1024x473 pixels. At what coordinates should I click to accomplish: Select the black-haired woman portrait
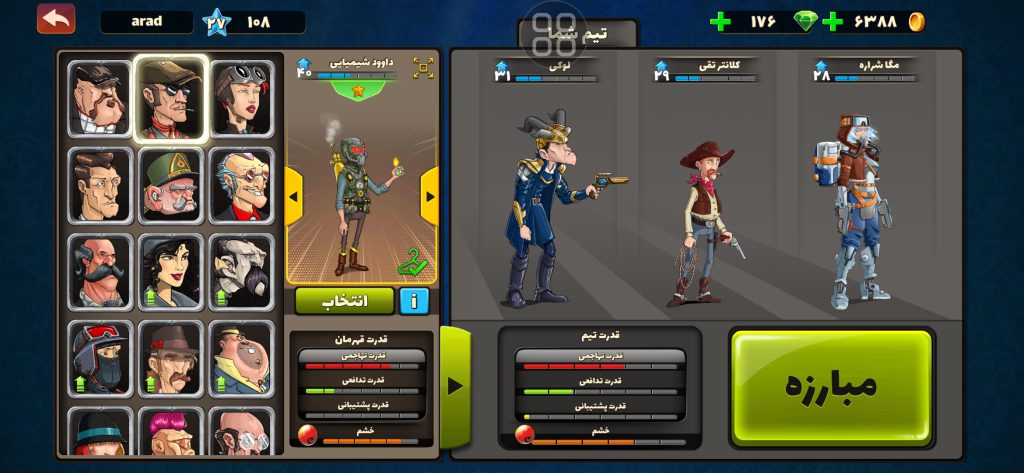pyautogui.click(x=171, y=271)
